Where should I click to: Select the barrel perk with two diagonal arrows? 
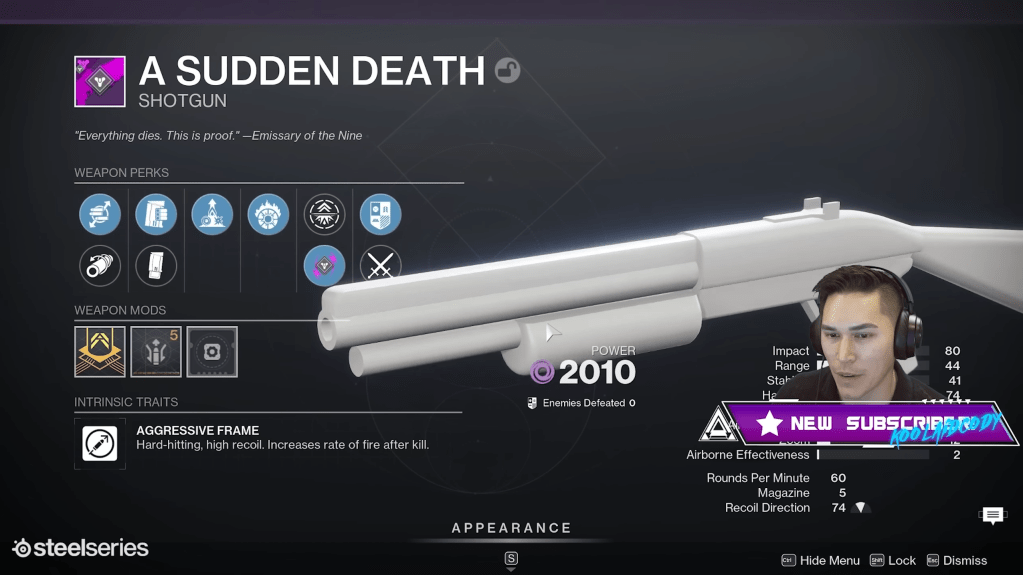pos(100,215)
